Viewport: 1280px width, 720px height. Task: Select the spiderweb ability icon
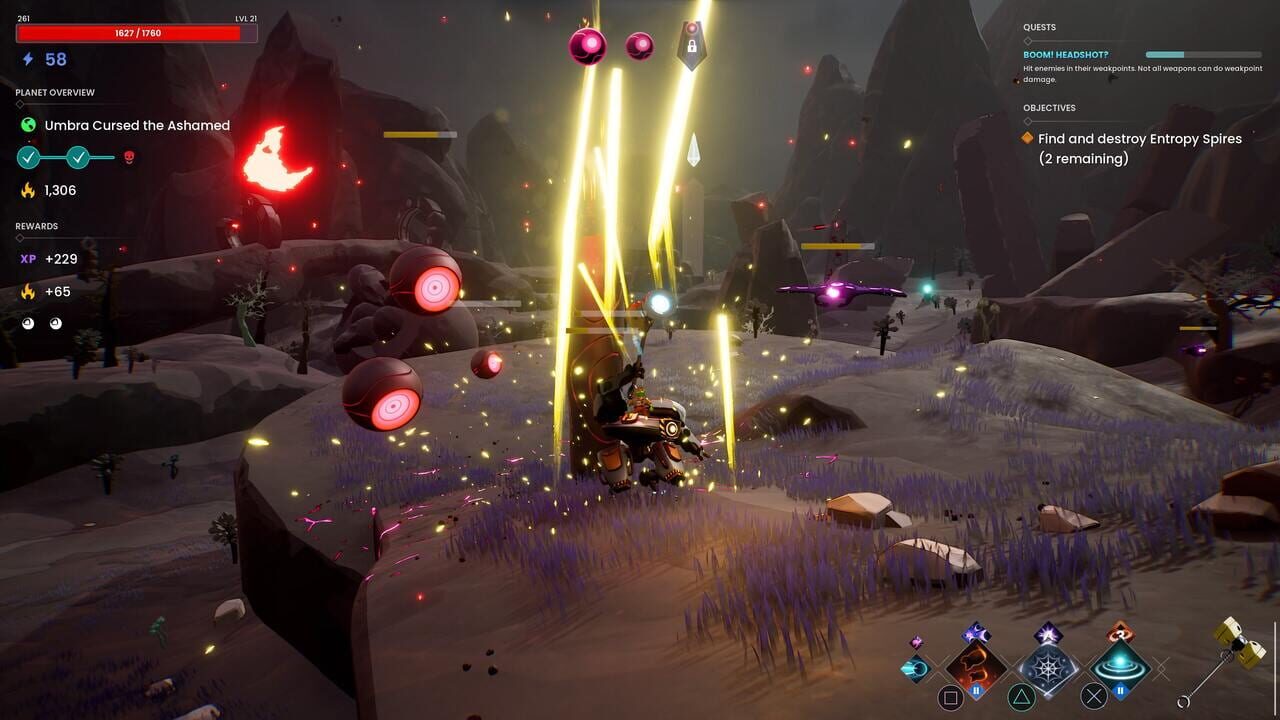pyautogui.click(x=1048, y=668)
